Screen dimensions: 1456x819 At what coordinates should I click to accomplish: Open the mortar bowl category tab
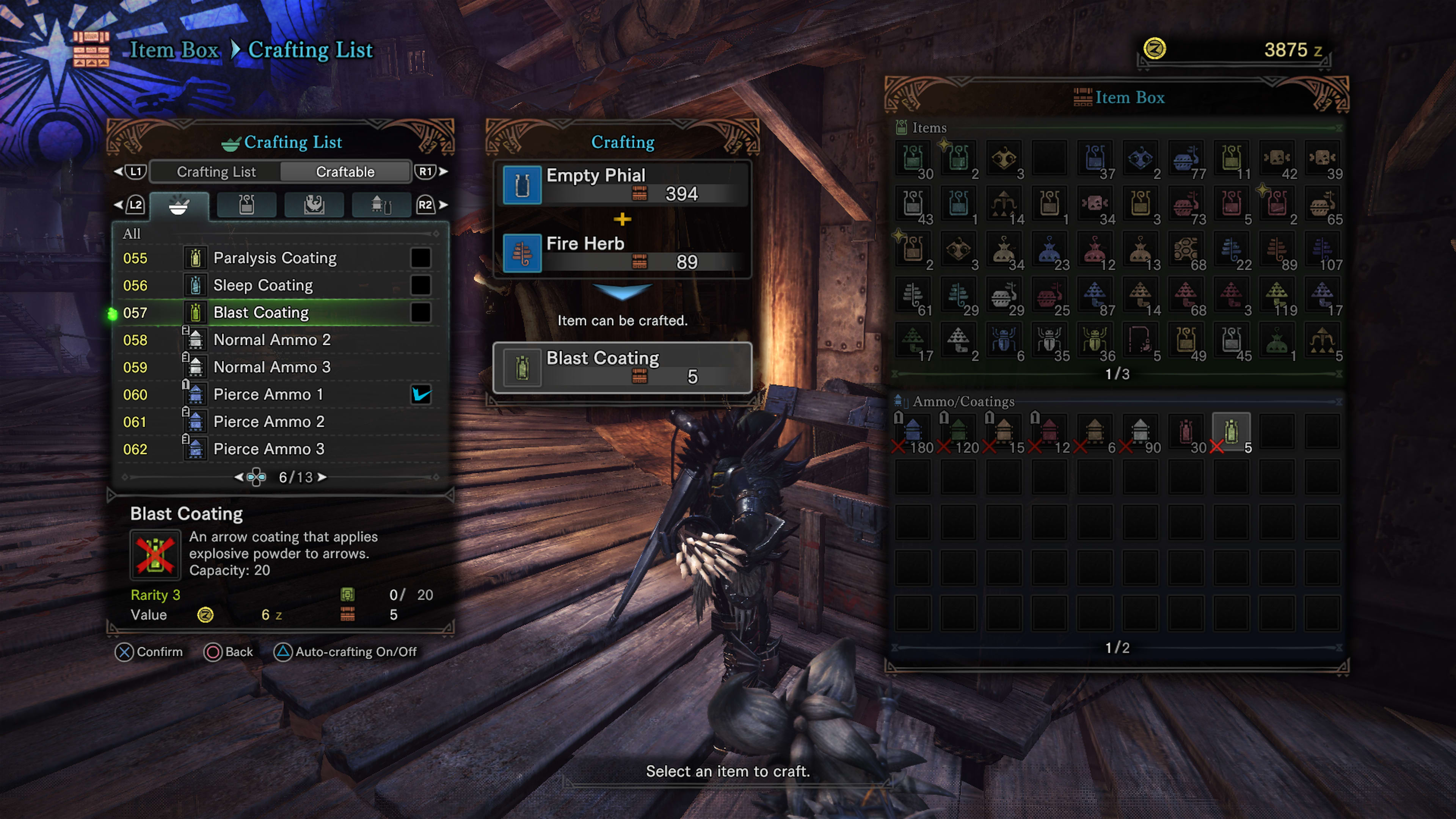click(x=179, y=205)
